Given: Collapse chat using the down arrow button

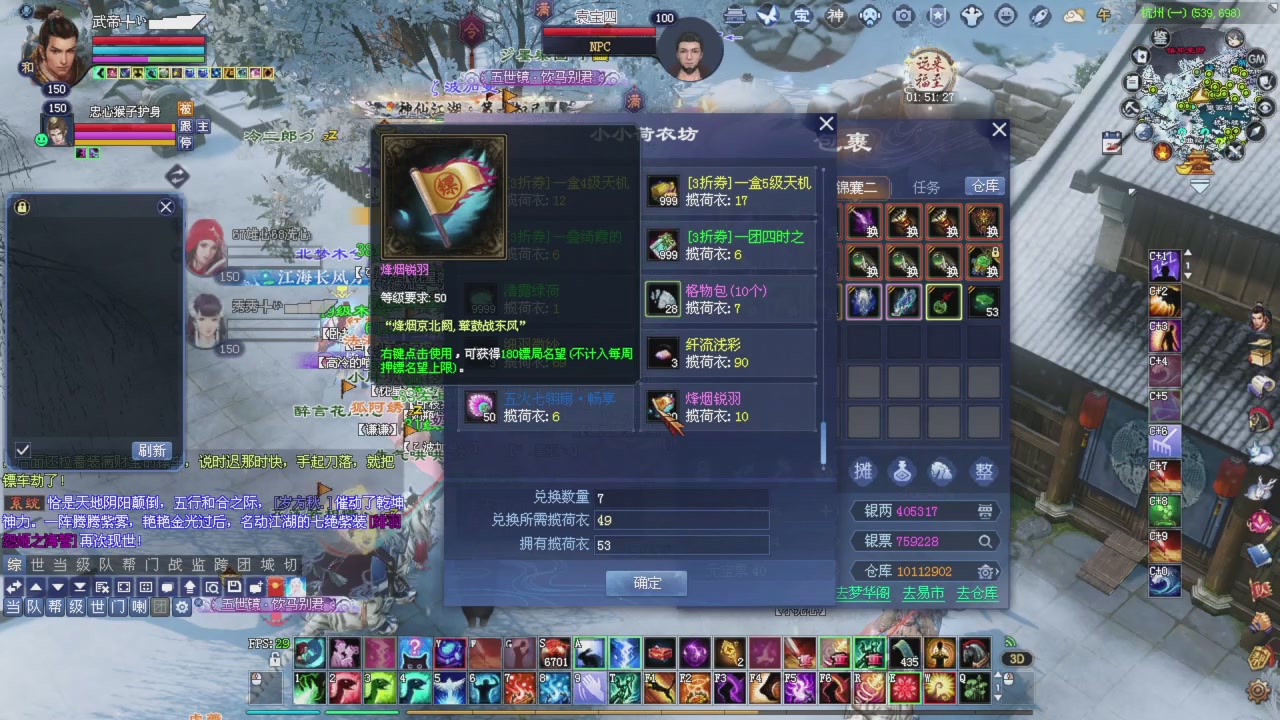Looking at the screenshot, I should click(56, 587).
